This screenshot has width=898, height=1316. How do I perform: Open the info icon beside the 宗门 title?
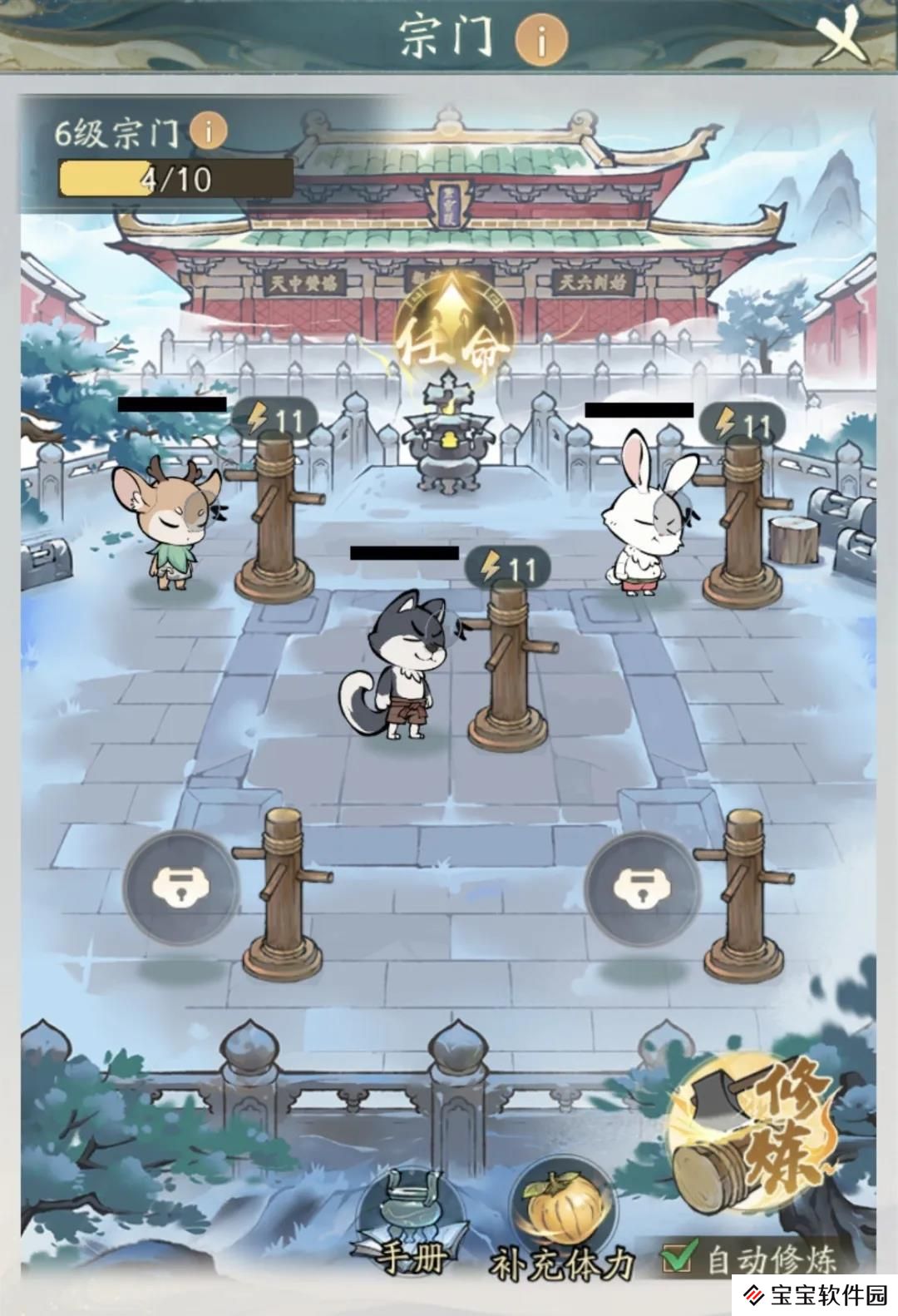[x=540, y=39]
